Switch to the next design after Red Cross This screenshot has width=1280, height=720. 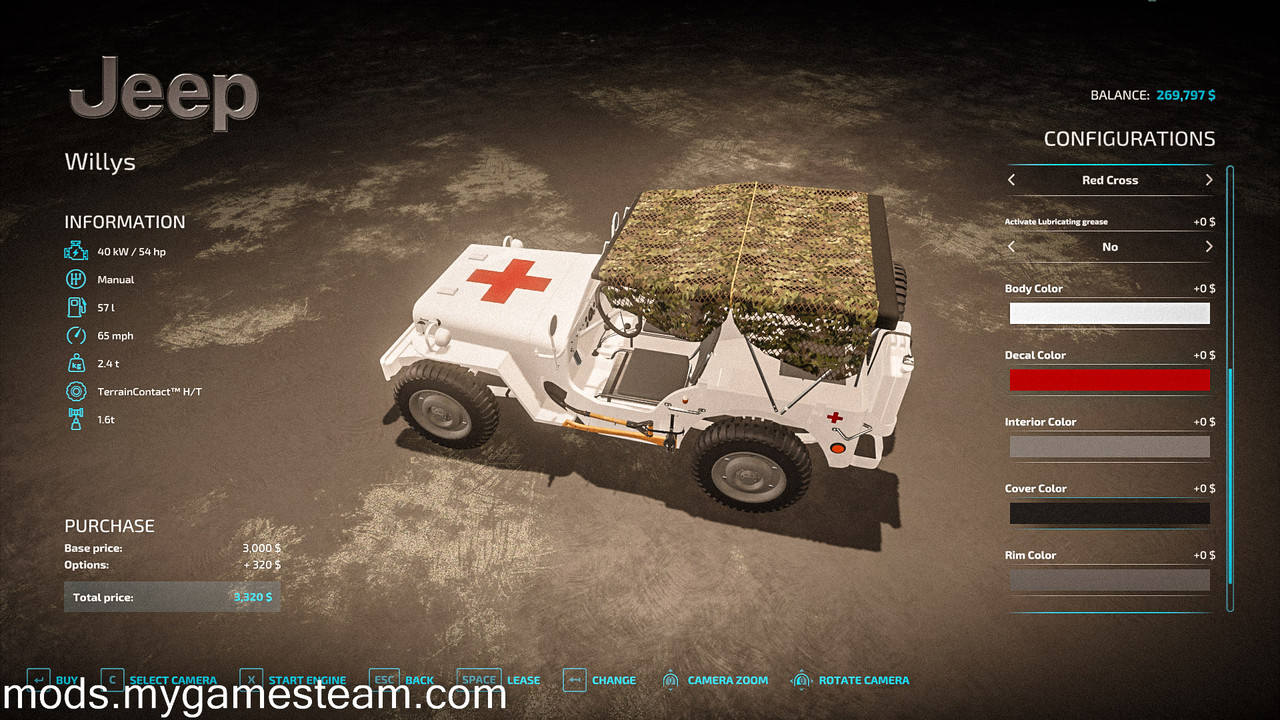[1208, 180]
